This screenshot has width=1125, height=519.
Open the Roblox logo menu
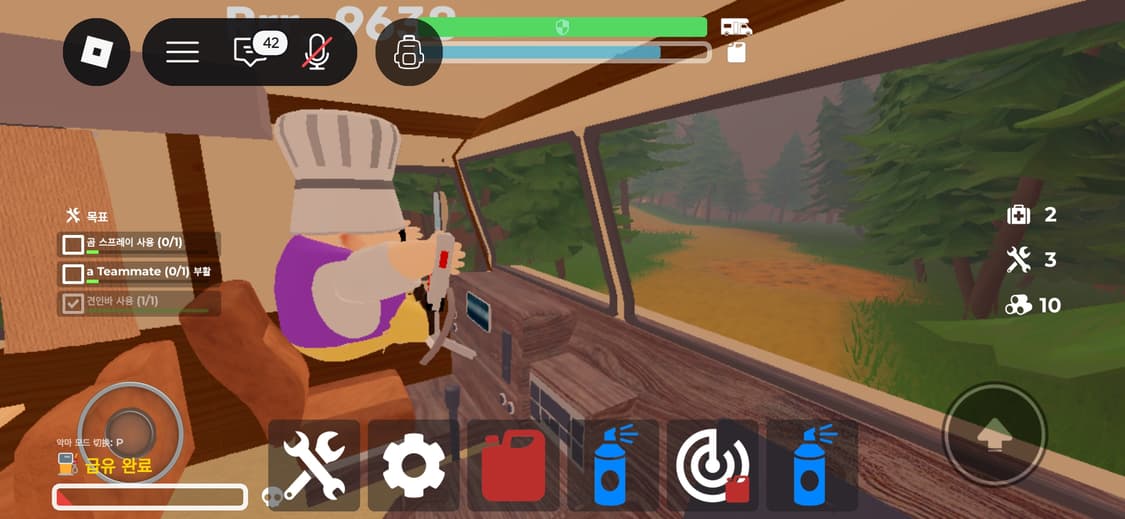tap(97, 52)
